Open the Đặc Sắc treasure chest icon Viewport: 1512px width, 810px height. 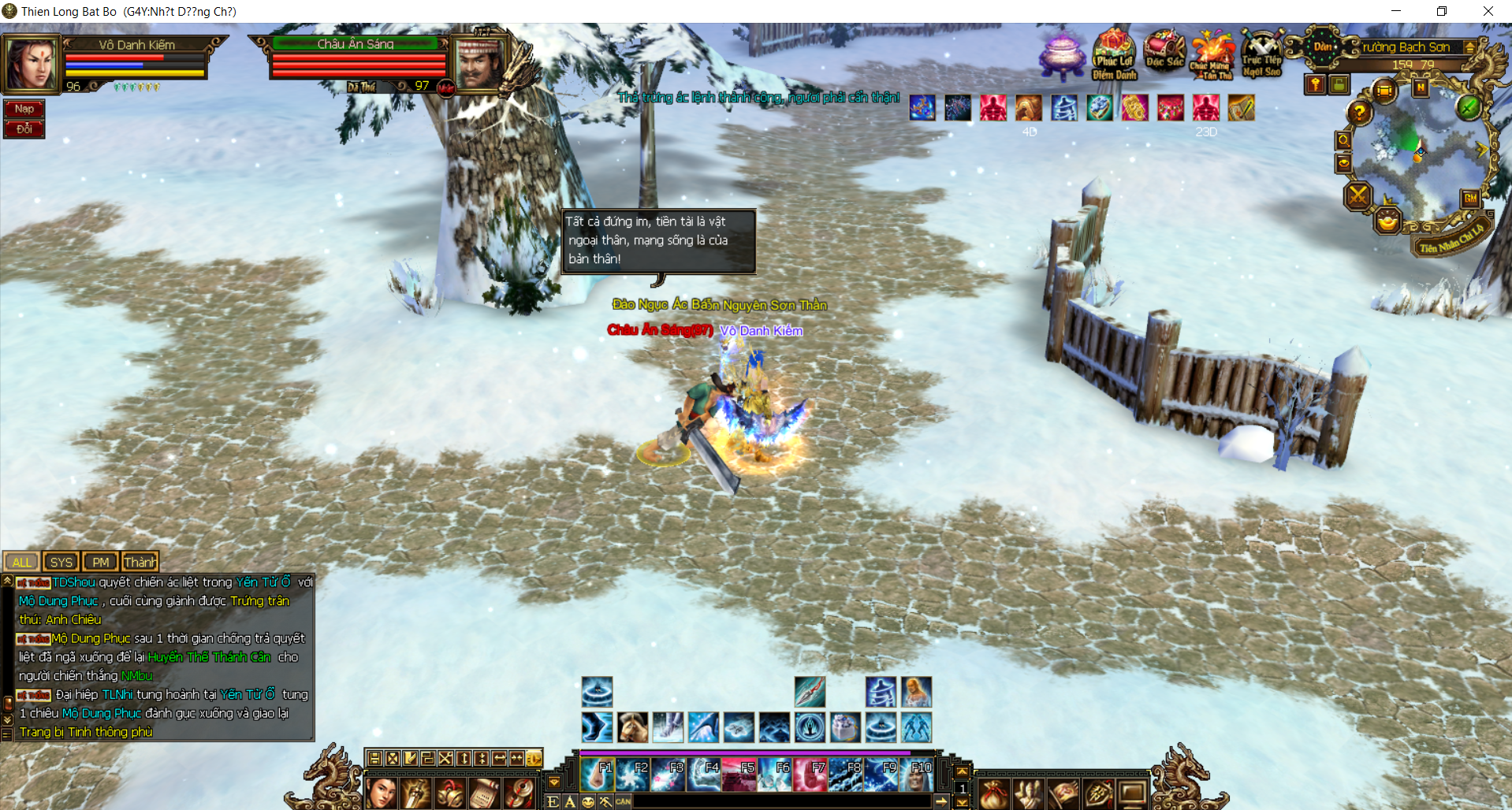(x=1164, y=52)
